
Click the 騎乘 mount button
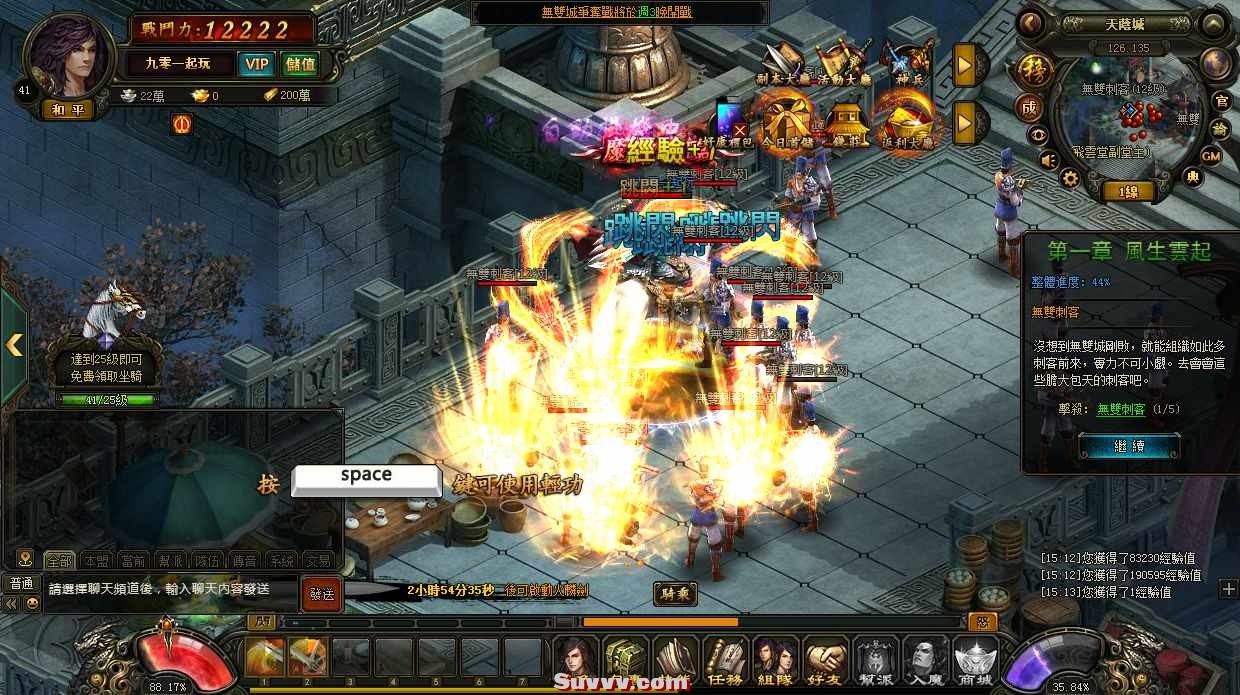click(675, 594)
